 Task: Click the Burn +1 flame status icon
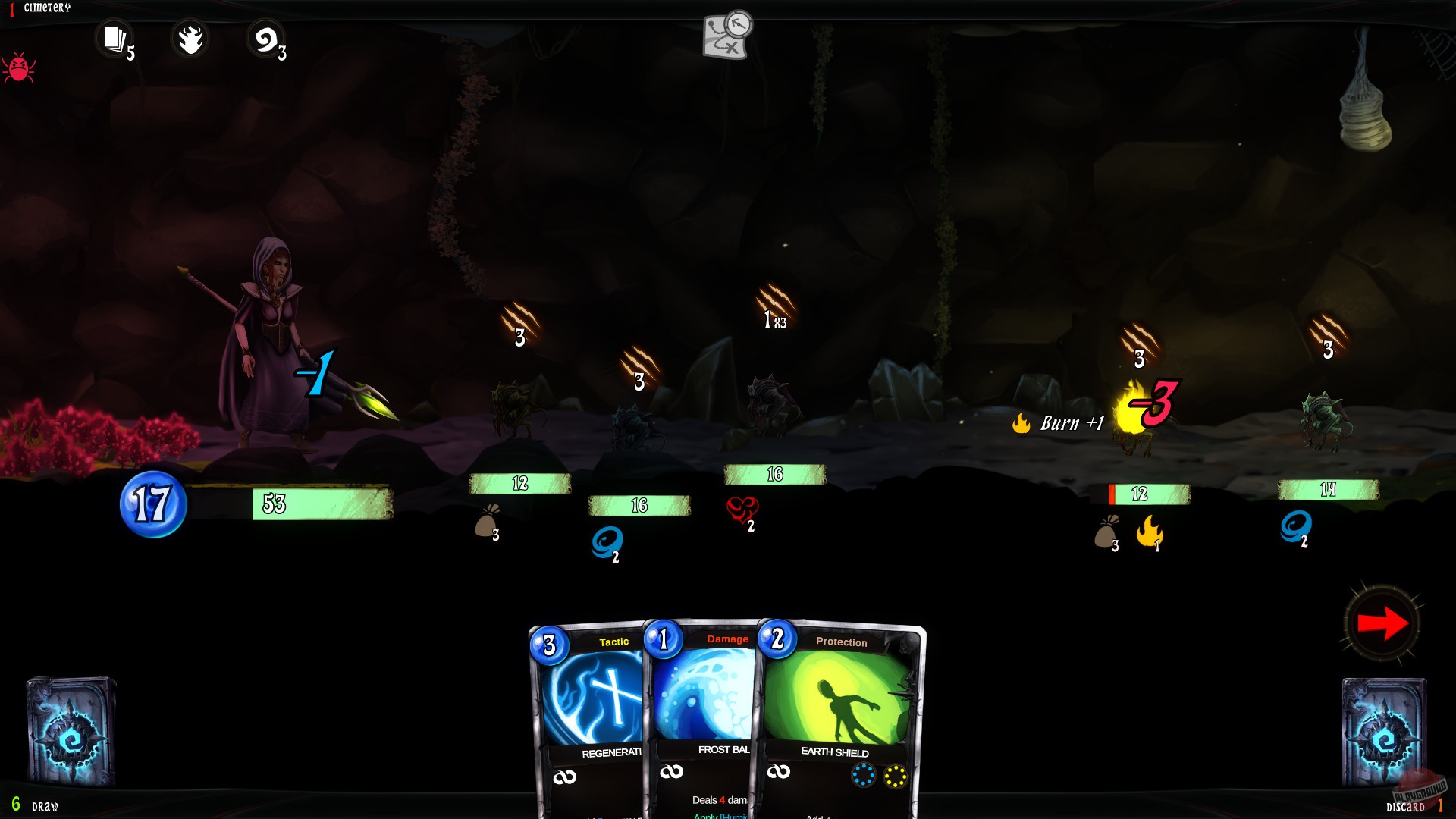pyautogui.click(x=1023, y=422)
